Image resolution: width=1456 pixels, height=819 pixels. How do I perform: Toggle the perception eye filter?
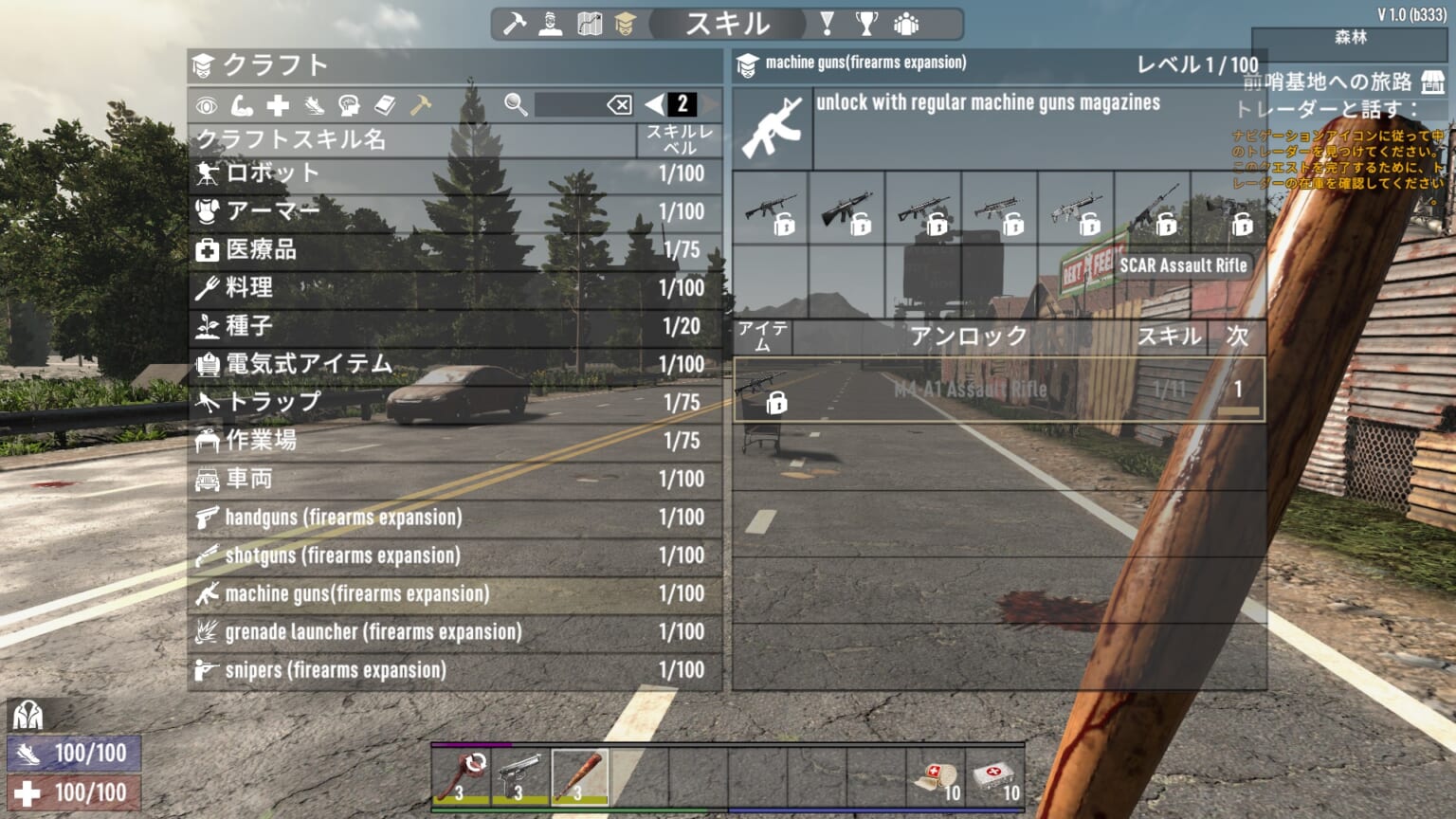207,106
